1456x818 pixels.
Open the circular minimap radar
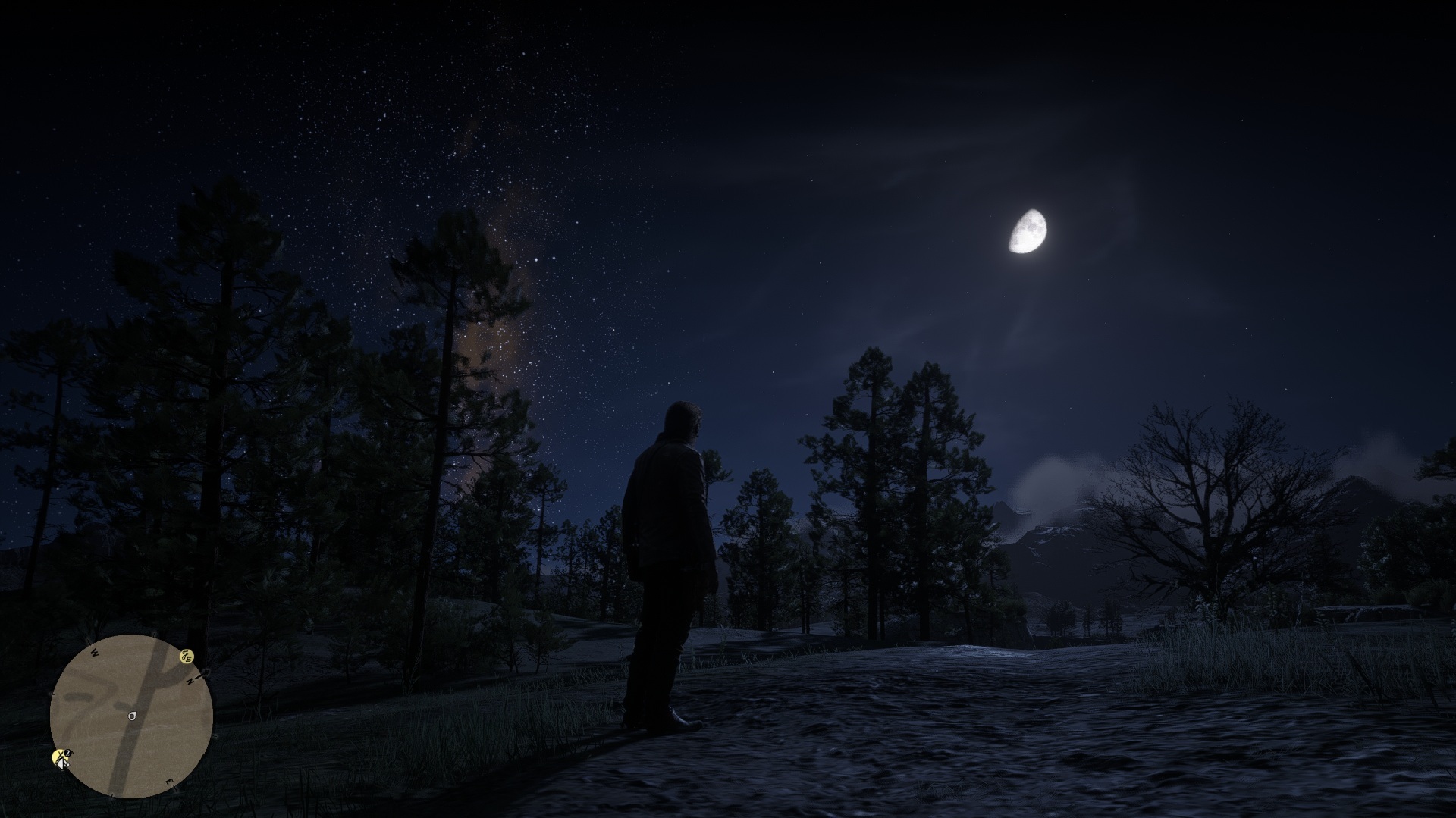[131, 716]
